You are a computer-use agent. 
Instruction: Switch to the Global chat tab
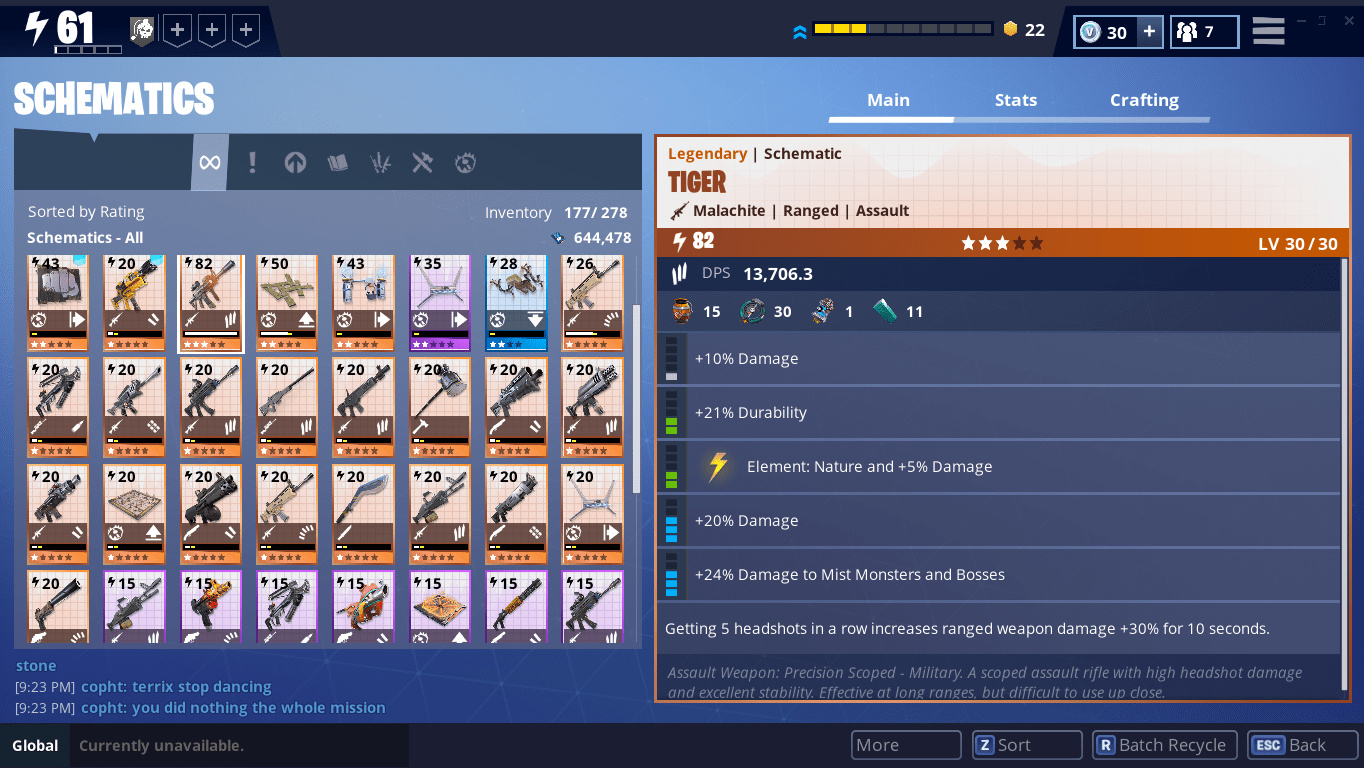(35, 745)
